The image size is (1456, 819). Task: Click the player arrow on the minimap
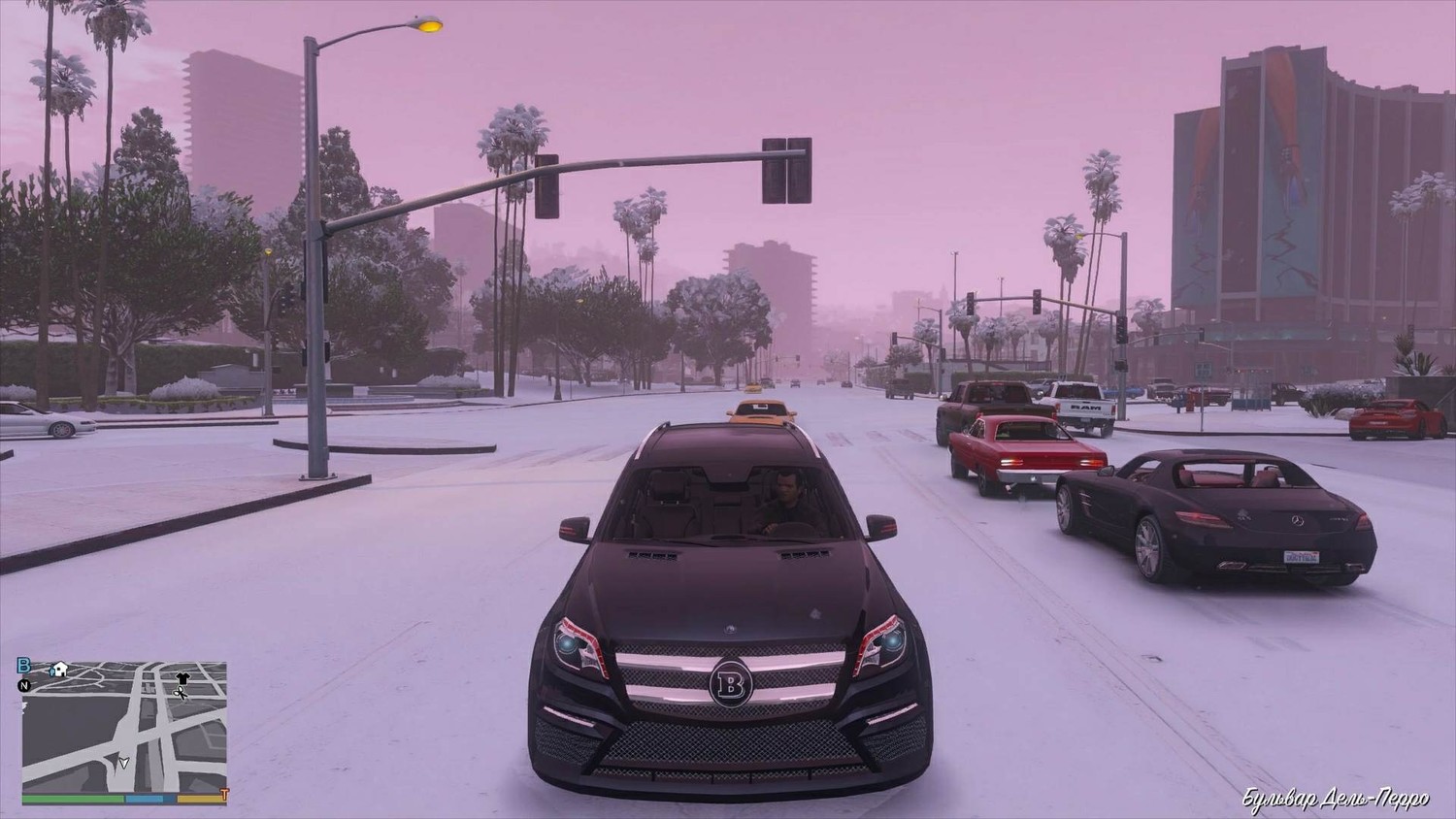tap(123, 761)
